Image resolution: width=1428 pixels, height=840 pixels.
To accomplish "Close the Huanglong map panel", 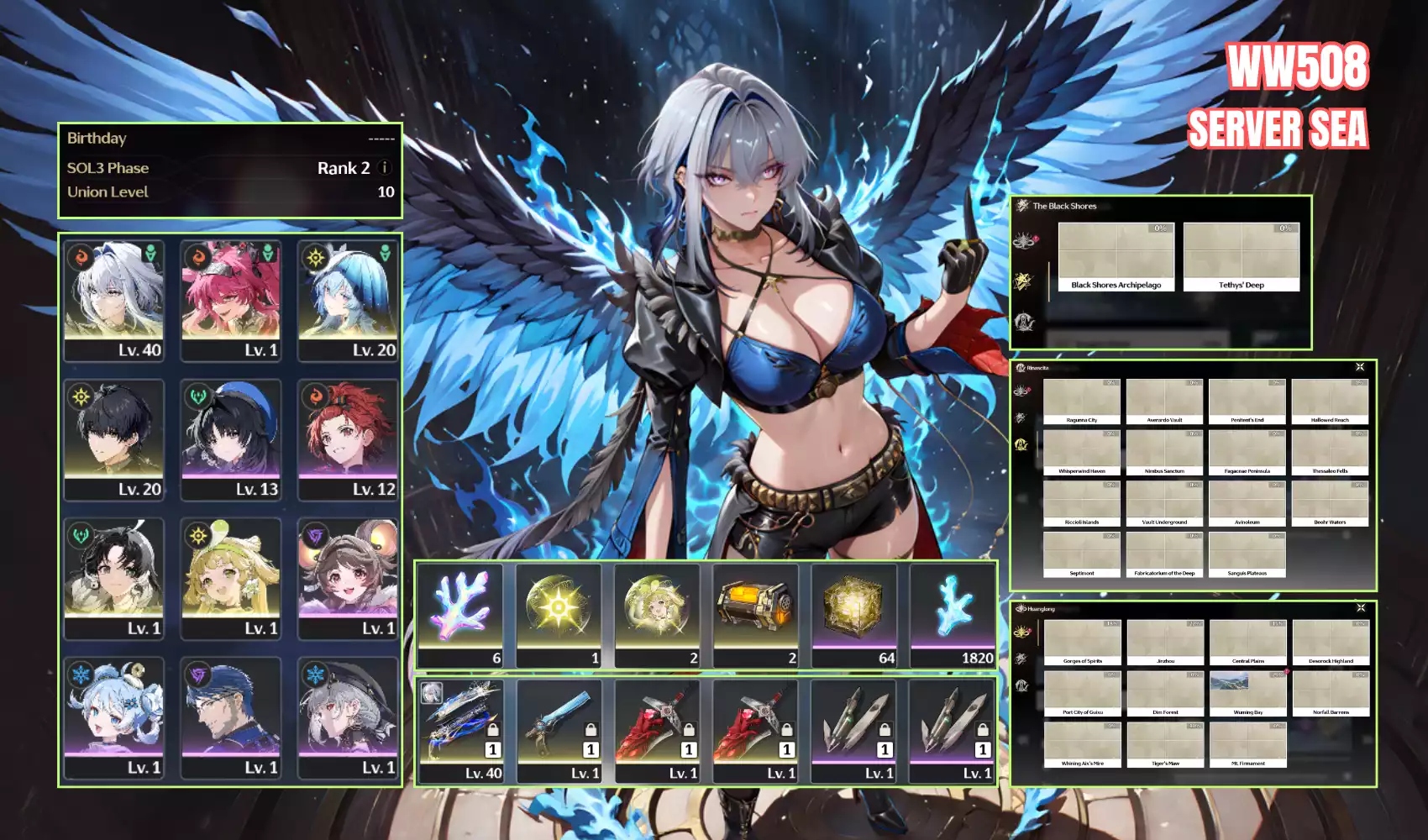I will (x=1361, y=607).
